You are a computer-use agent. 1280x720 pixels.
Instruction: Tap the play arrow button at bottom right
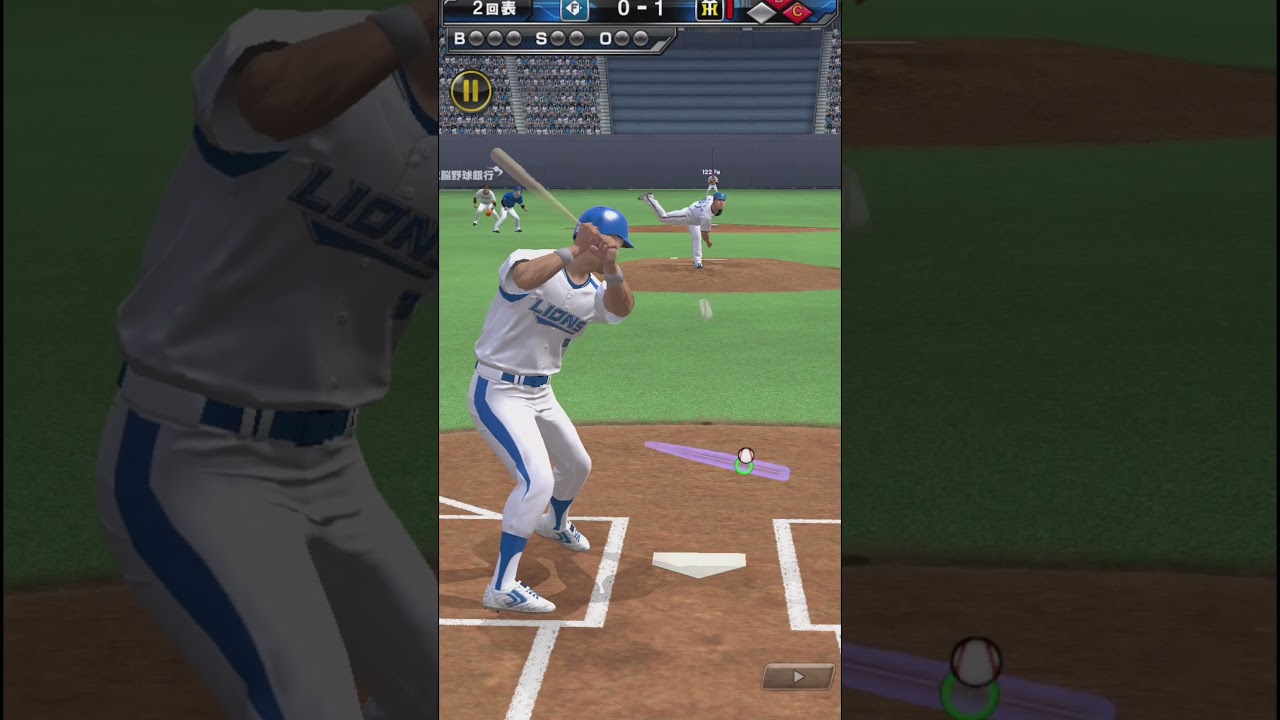798,677
